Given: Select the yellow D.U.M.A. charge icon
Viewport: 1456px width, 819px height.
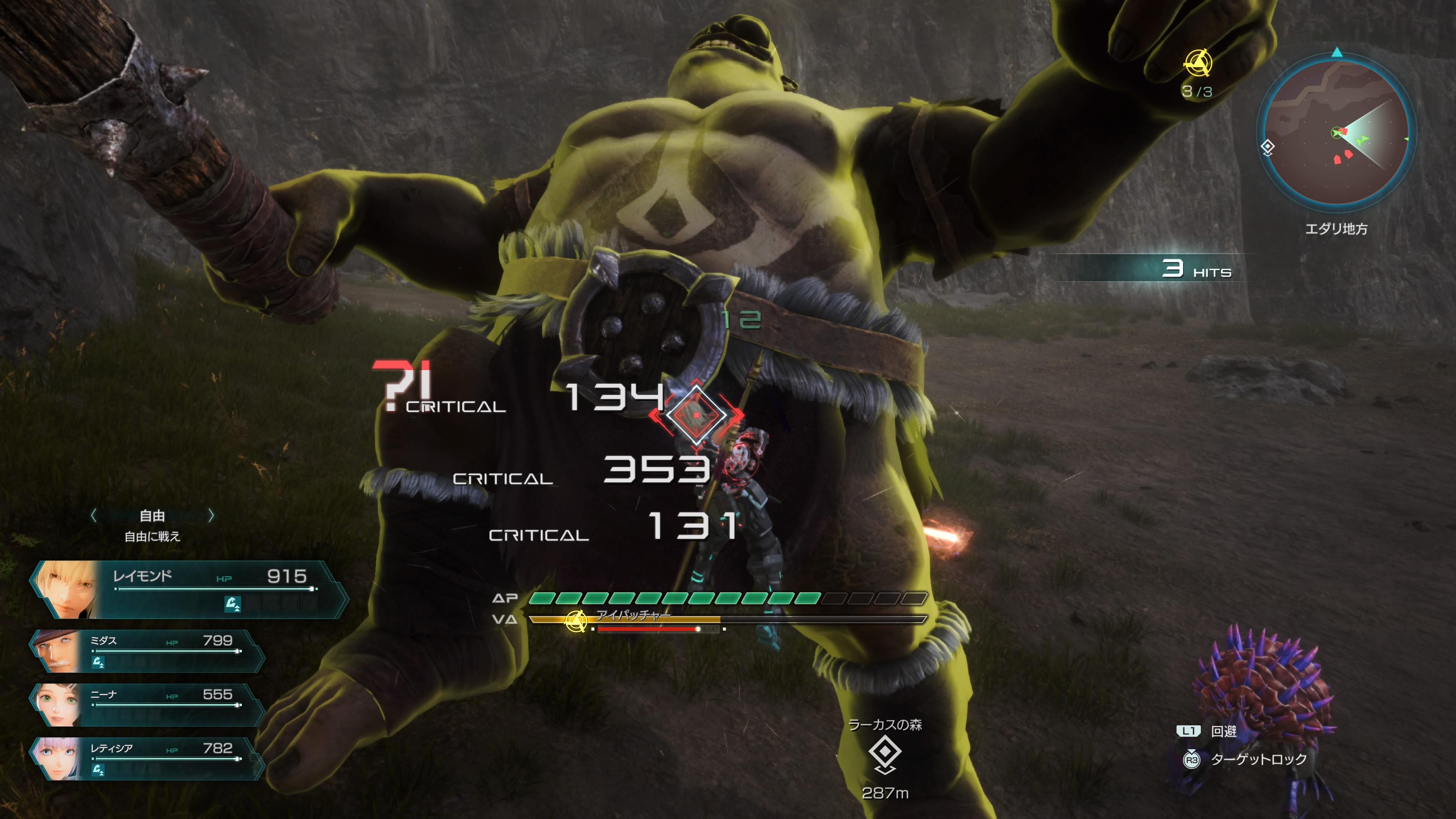Looking at the screenshot, I should pos(1198,63).
